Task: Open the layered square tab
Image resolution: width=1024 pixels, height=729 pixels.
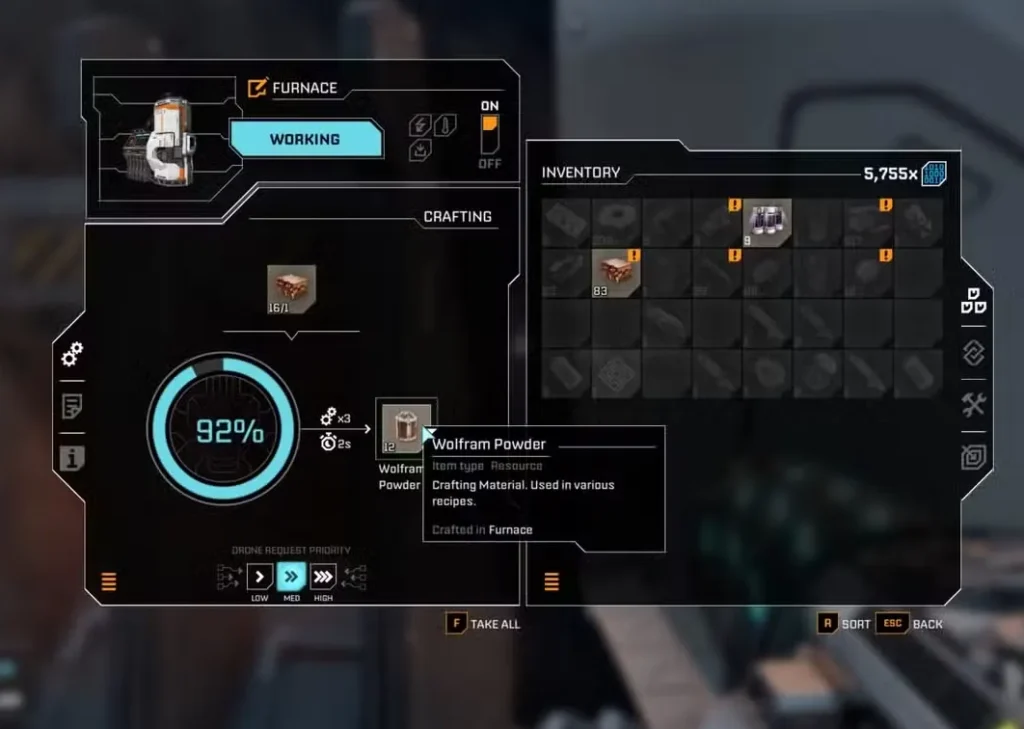Action: click(x=974, y=456)
